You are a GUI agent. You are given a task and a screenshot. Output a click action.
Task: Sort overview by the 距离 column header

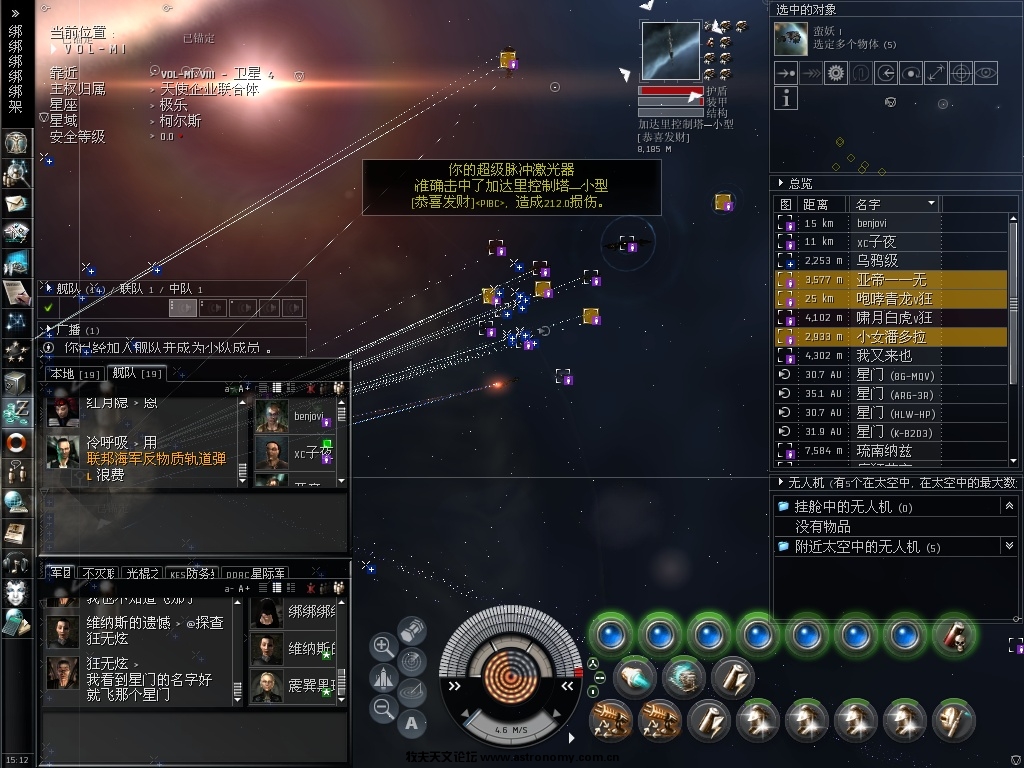tap(815, 204)
